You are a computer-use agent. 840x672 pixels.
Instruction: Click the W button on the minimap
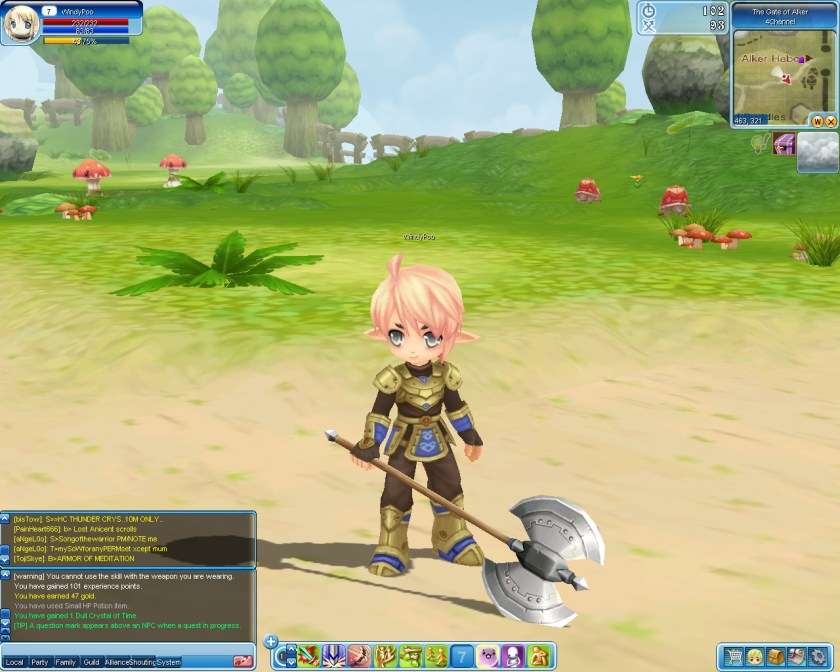pos(816,121)
